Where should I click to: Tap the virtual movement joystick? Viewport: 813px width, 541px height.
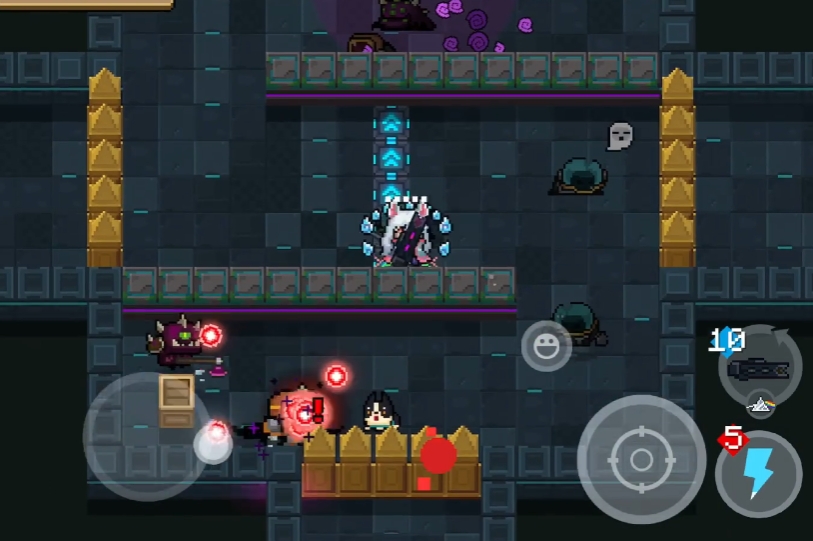click(x=147, y=436)
